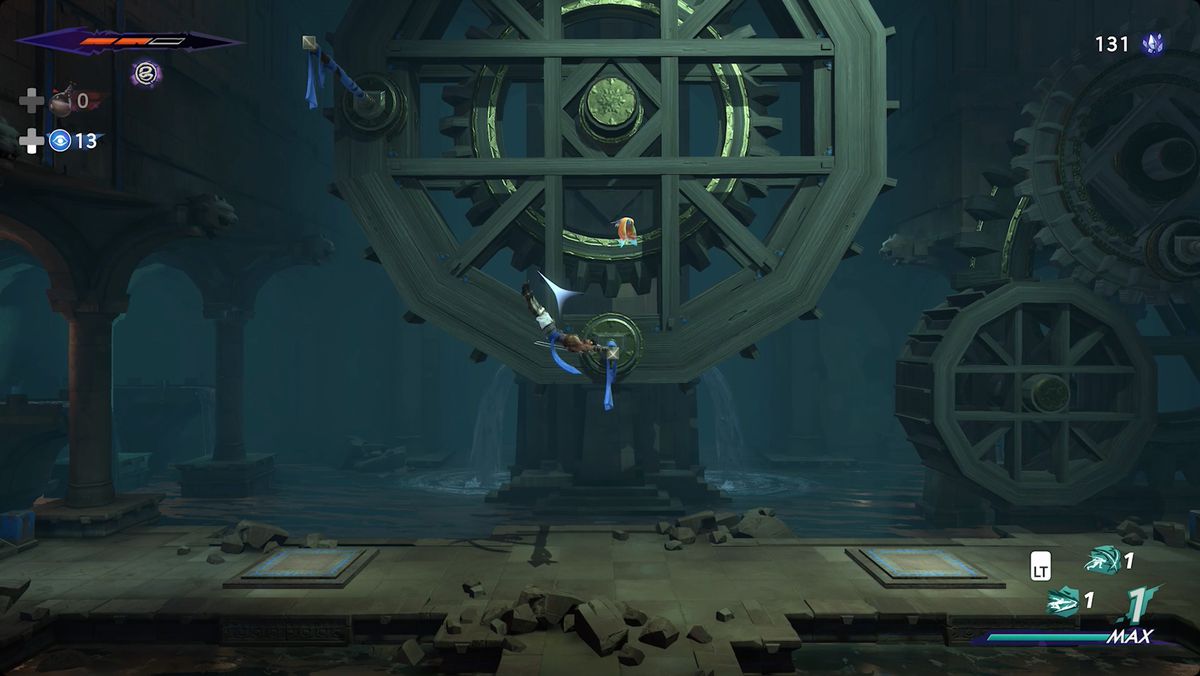The image size is (1200, 676).
Task: Trigger the lower Athra Surge dashing-strike icon
Action: click(1063, 601)
